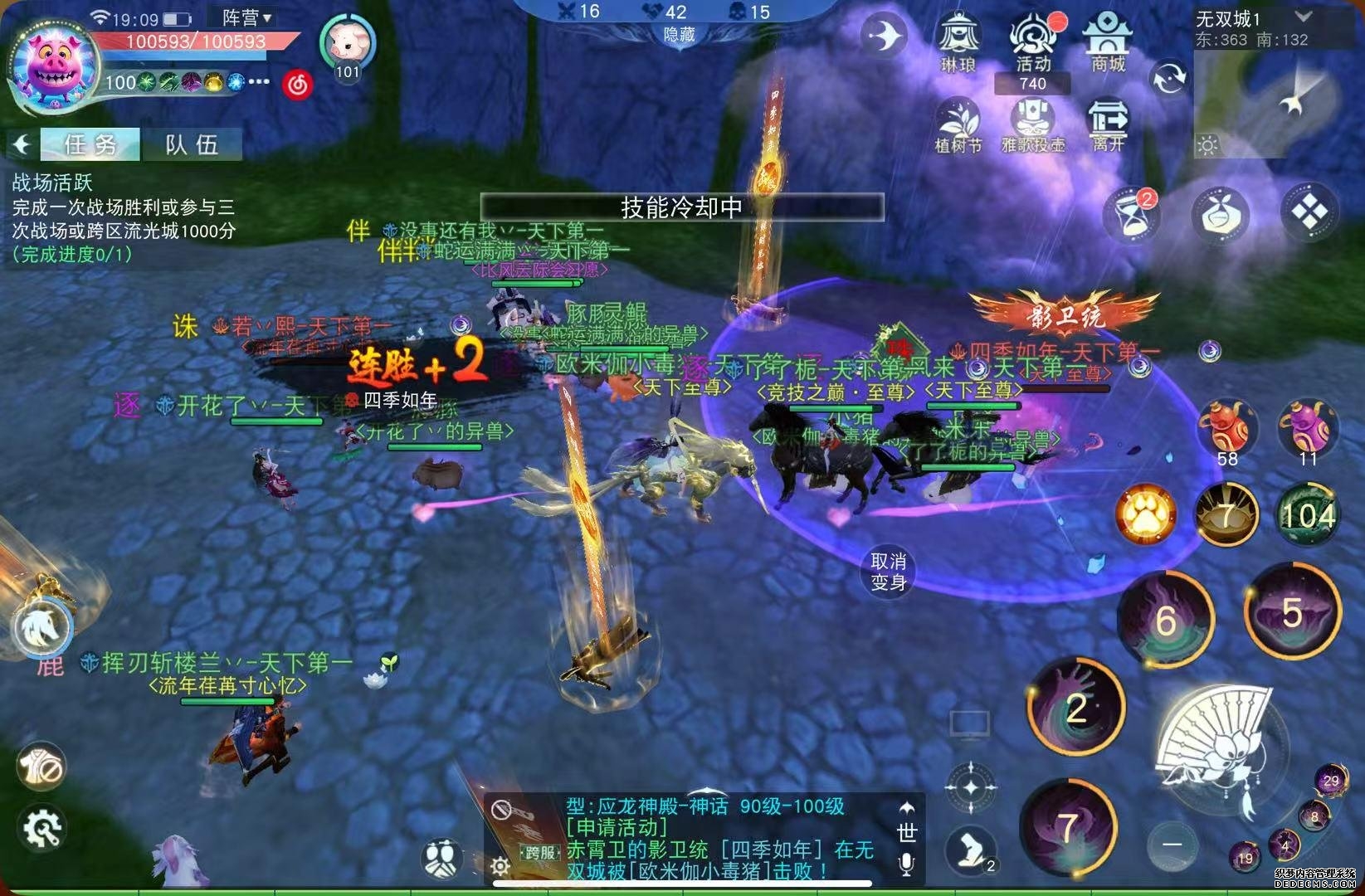This screenshot has width=1365, height=896.
Task: Click the 取消变身 cancel transformation button
Action: pyautogui.click(x=888, y=572)
